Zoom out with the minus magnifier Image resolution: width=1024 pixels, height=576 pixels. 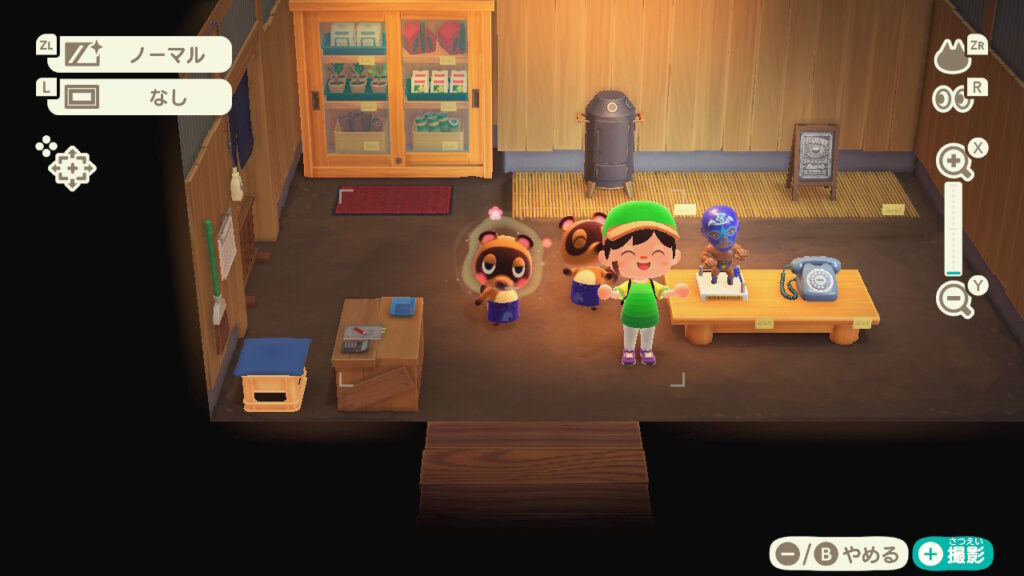(x=954, y=299)
